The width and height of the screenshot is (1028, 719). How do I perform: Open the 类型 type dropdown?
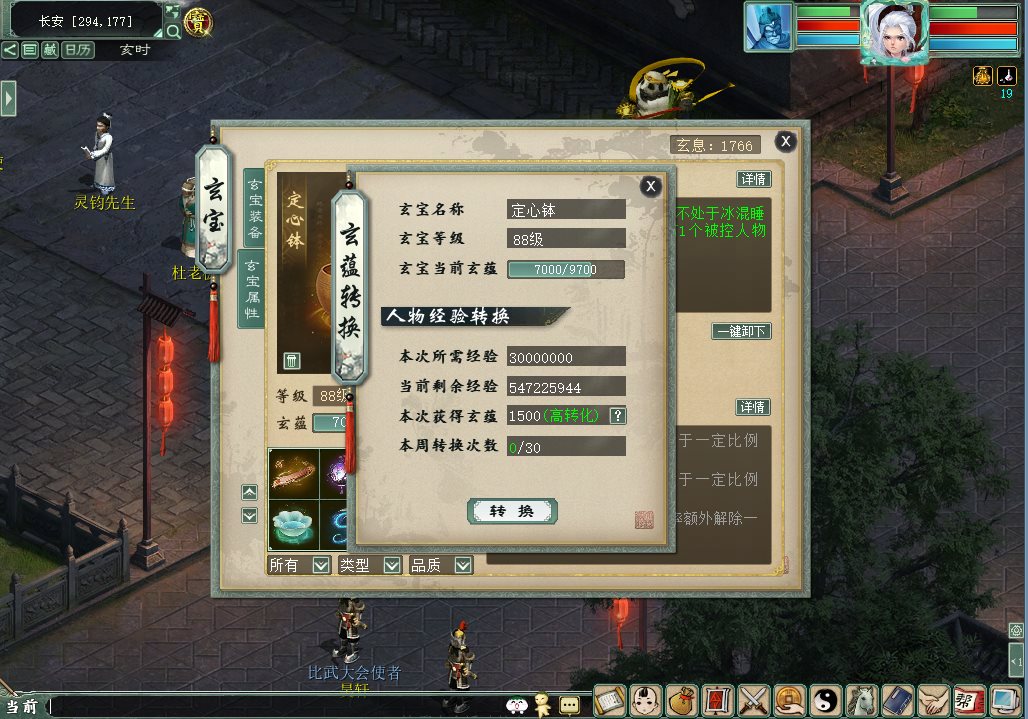(392, 565)
